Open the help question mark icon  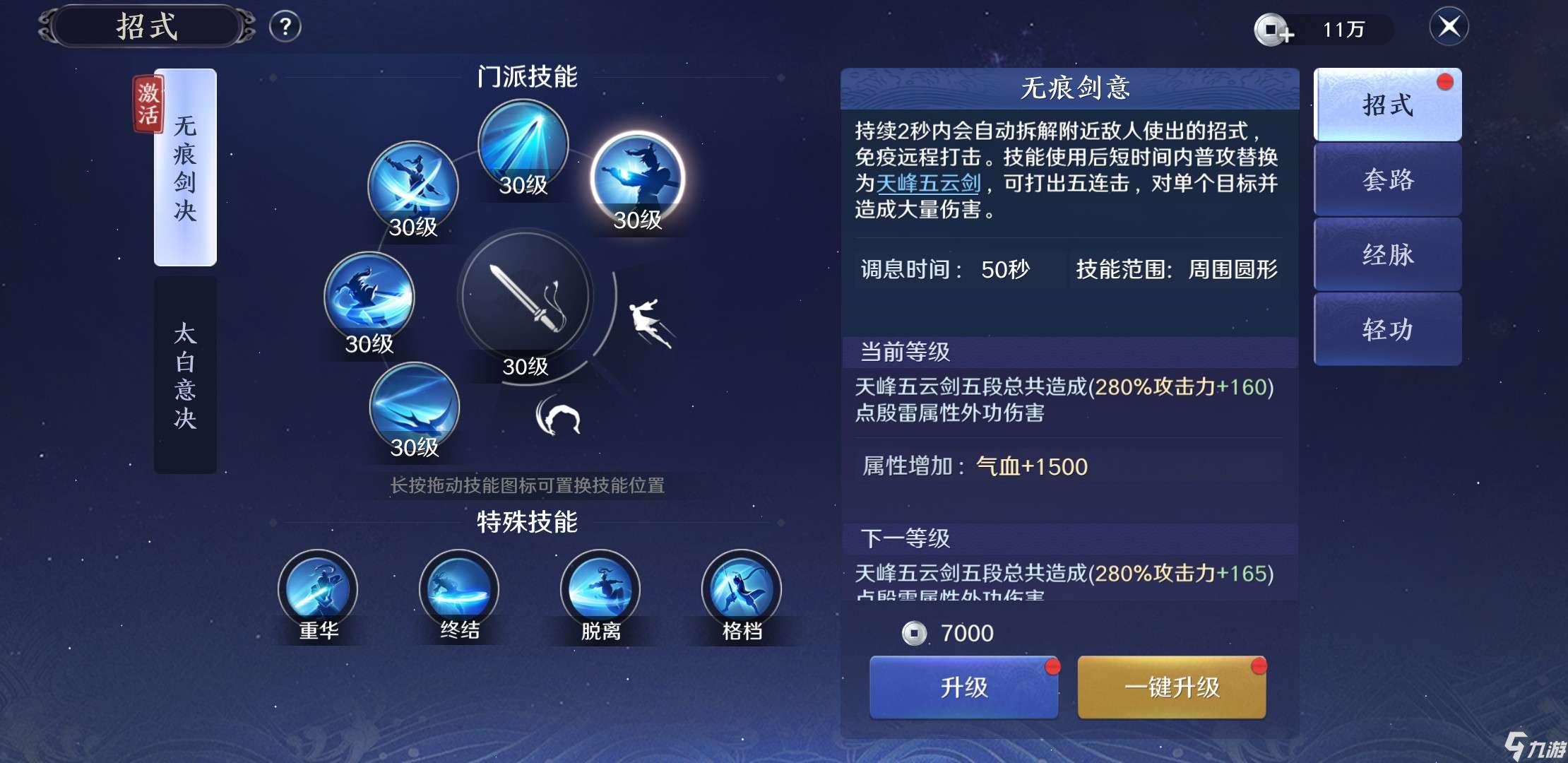[x=285, y=25]
